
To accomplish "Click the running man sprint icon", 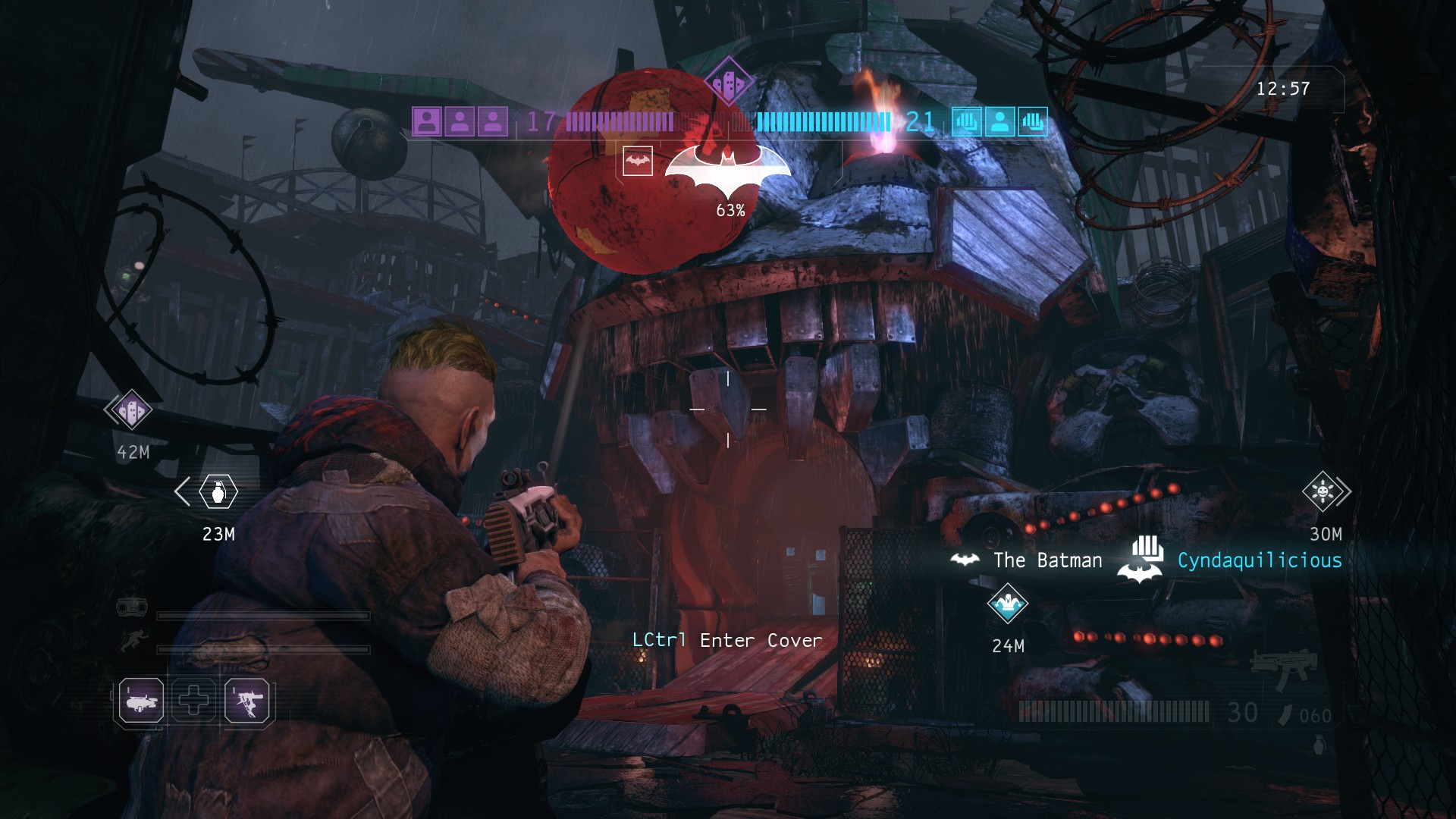I will pyautogui.click(x=133, y=643).
